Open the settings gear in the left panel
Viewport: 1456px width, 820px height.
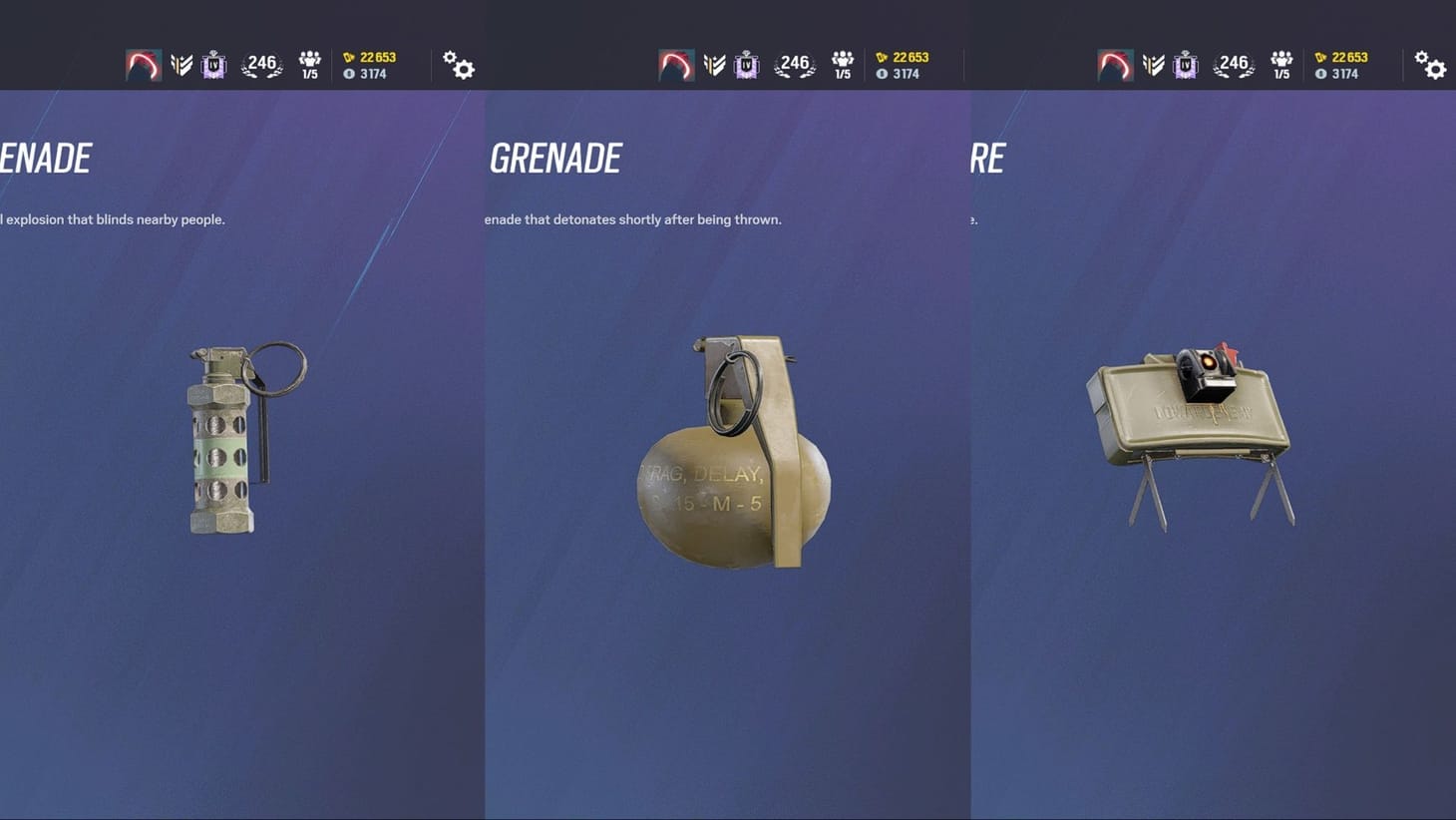[x=458, y=65]
